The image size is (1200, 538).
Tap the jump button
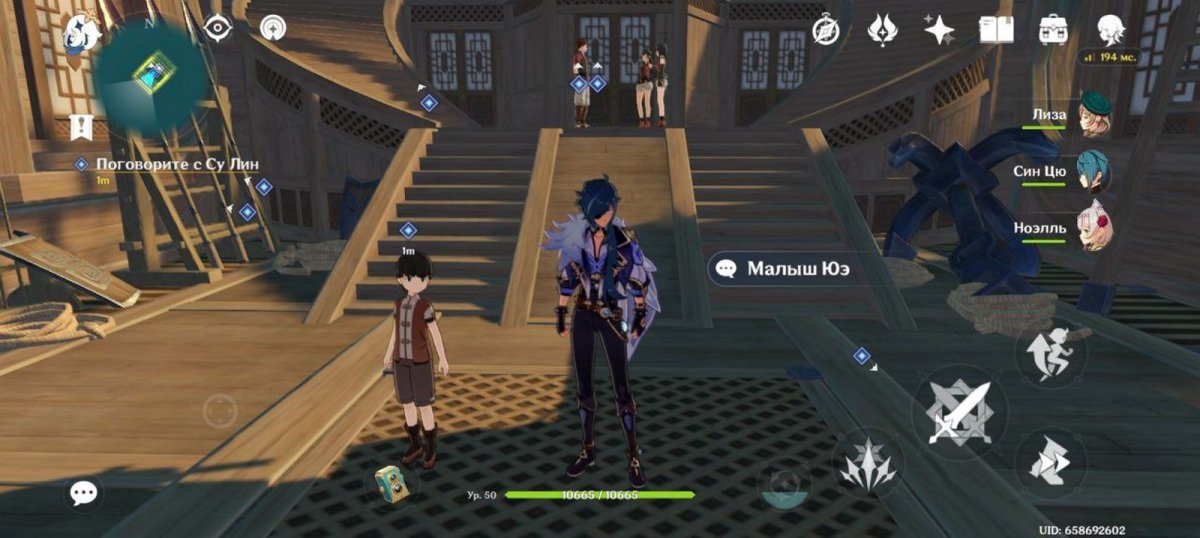(1050, 353)
